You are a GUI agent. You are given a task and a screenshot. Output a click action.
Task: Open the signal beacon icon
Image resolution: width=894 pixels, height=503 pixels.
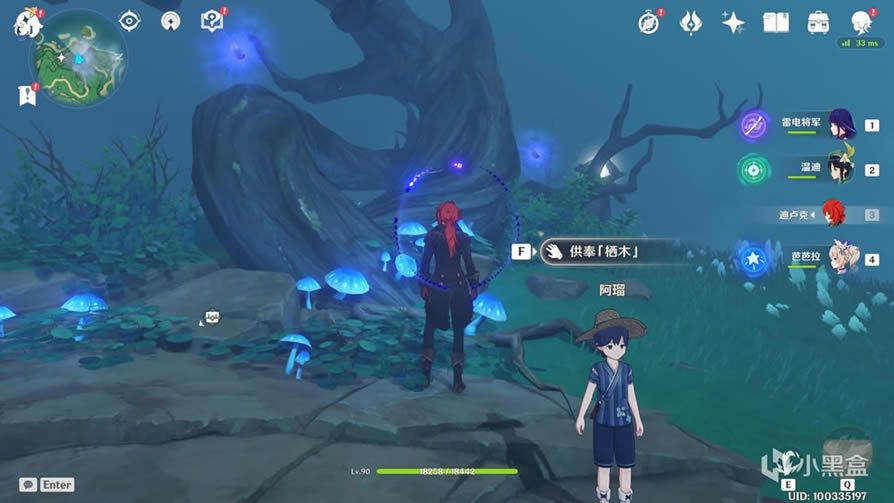170,21
